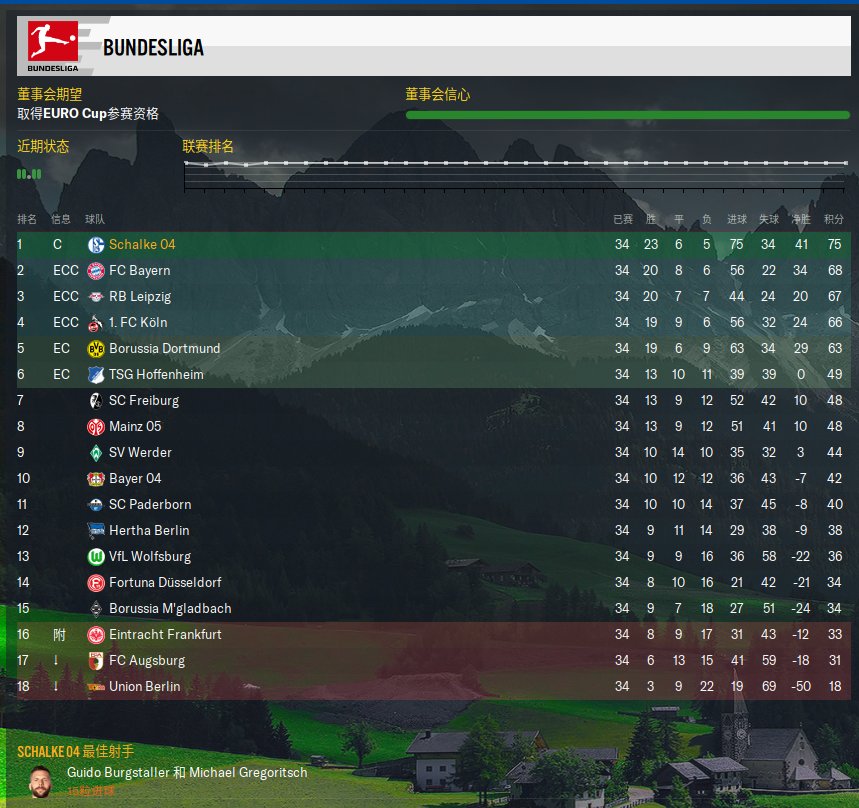This screenshot has width=859, height=808.
Task: Select SC Paderborn row
Action: click(150, 505)
